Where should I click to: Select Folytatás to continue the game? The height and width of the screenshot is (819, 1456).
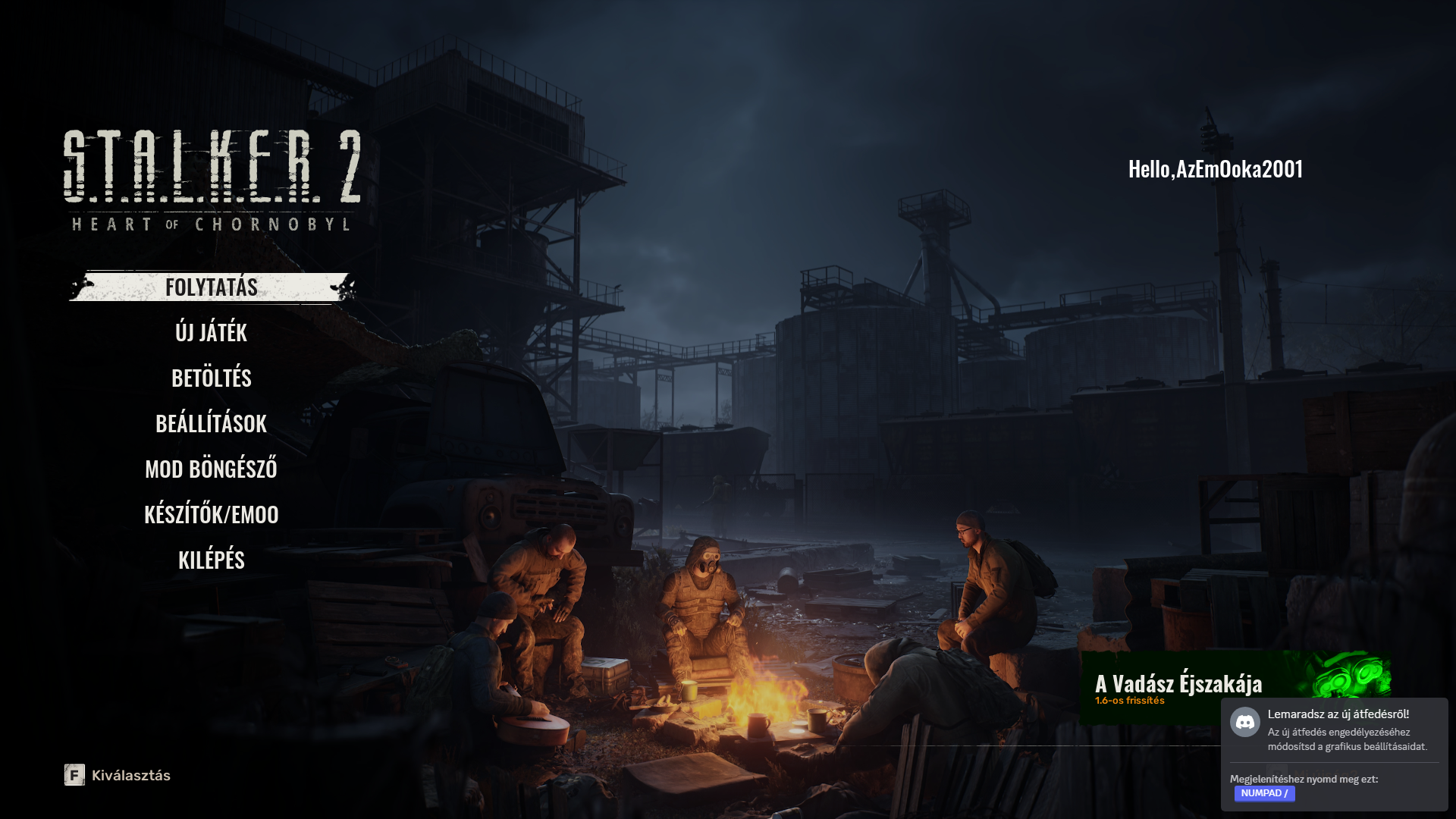(212, 287)
